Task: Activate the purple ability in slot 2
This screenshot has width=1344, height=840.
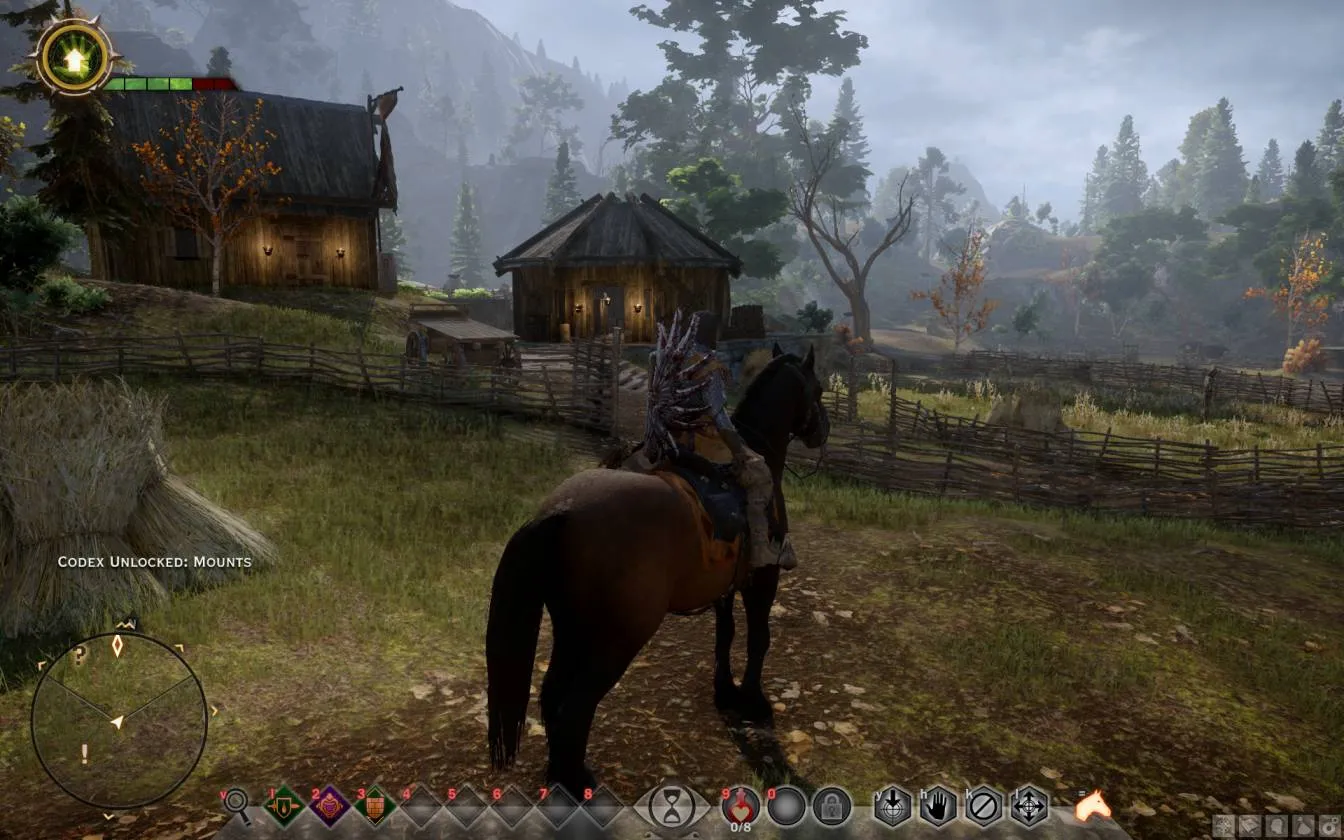Action: tap(329, 805)
